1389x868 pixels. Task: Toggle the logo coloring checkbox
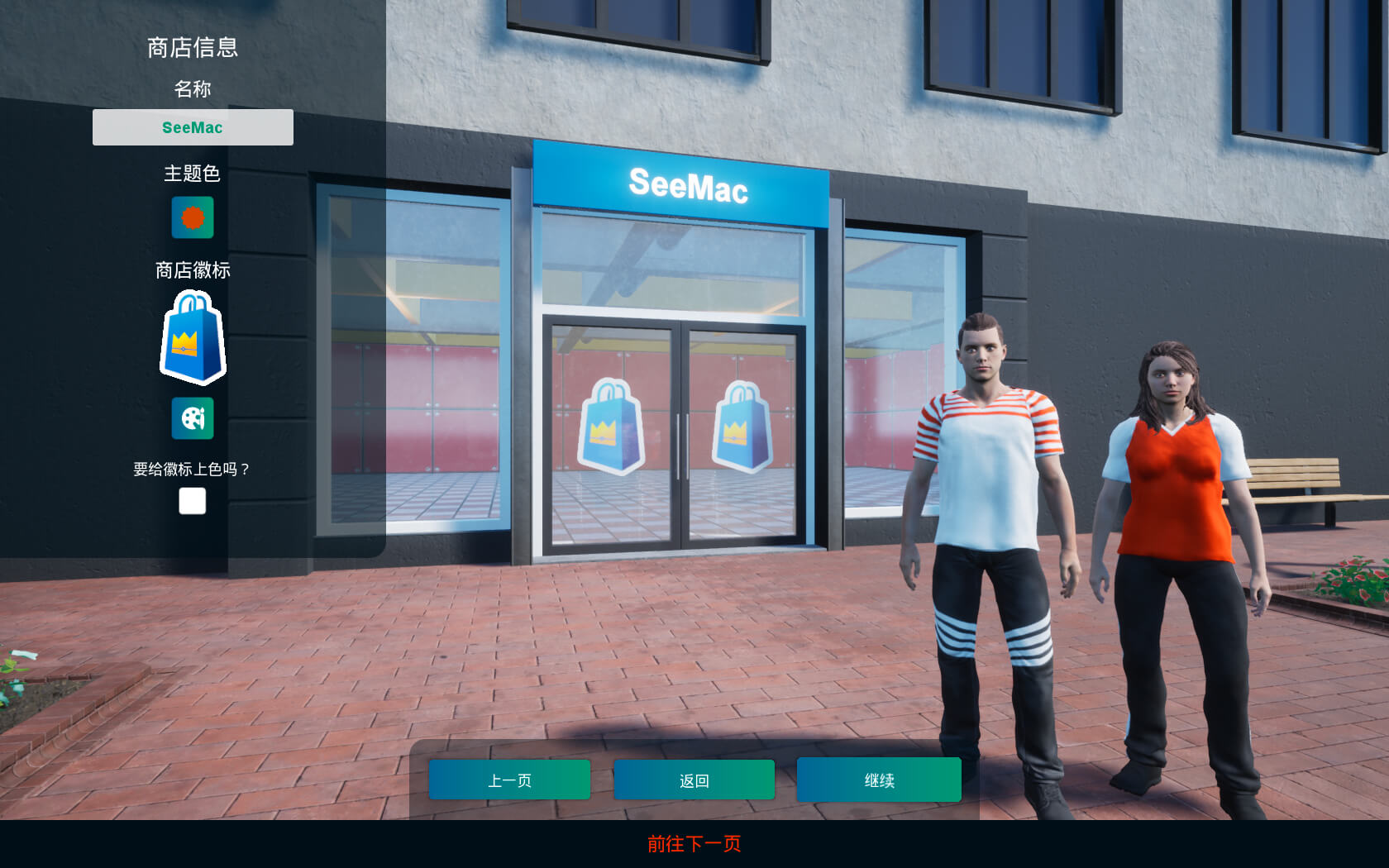click(x=193, y=501)
